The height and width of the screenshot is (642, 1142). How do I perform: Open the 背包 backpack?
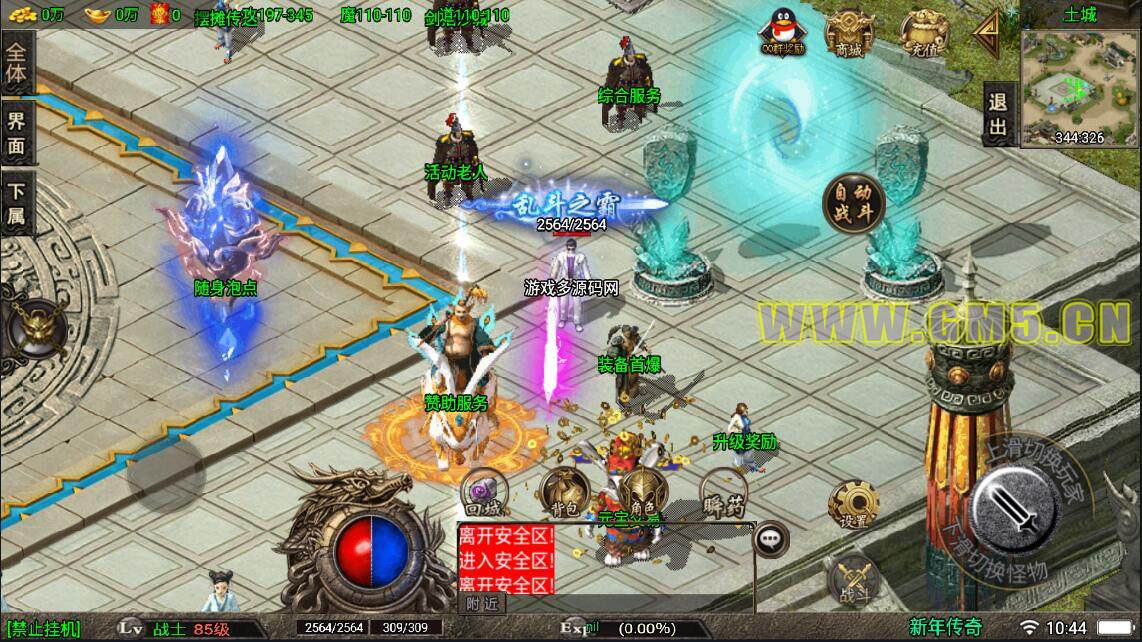563,493
